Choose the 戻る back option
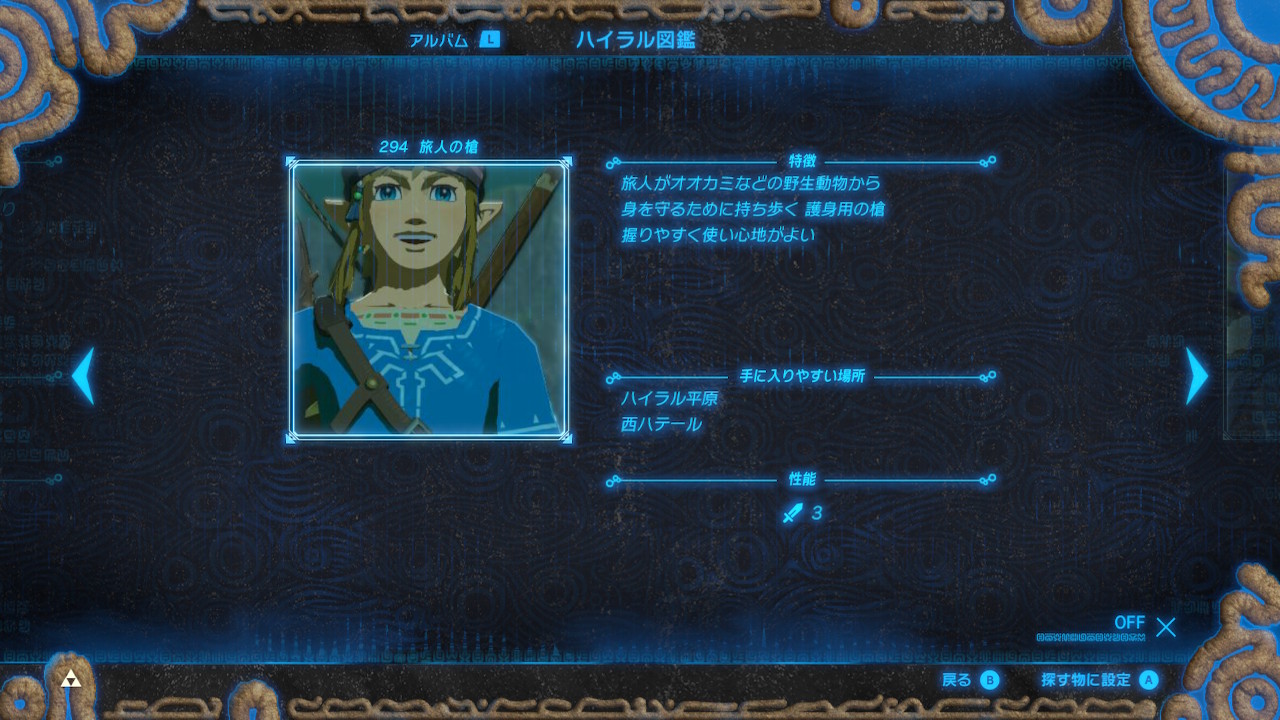The width and height of the screenshot is (1280, 720). point(969,680)
